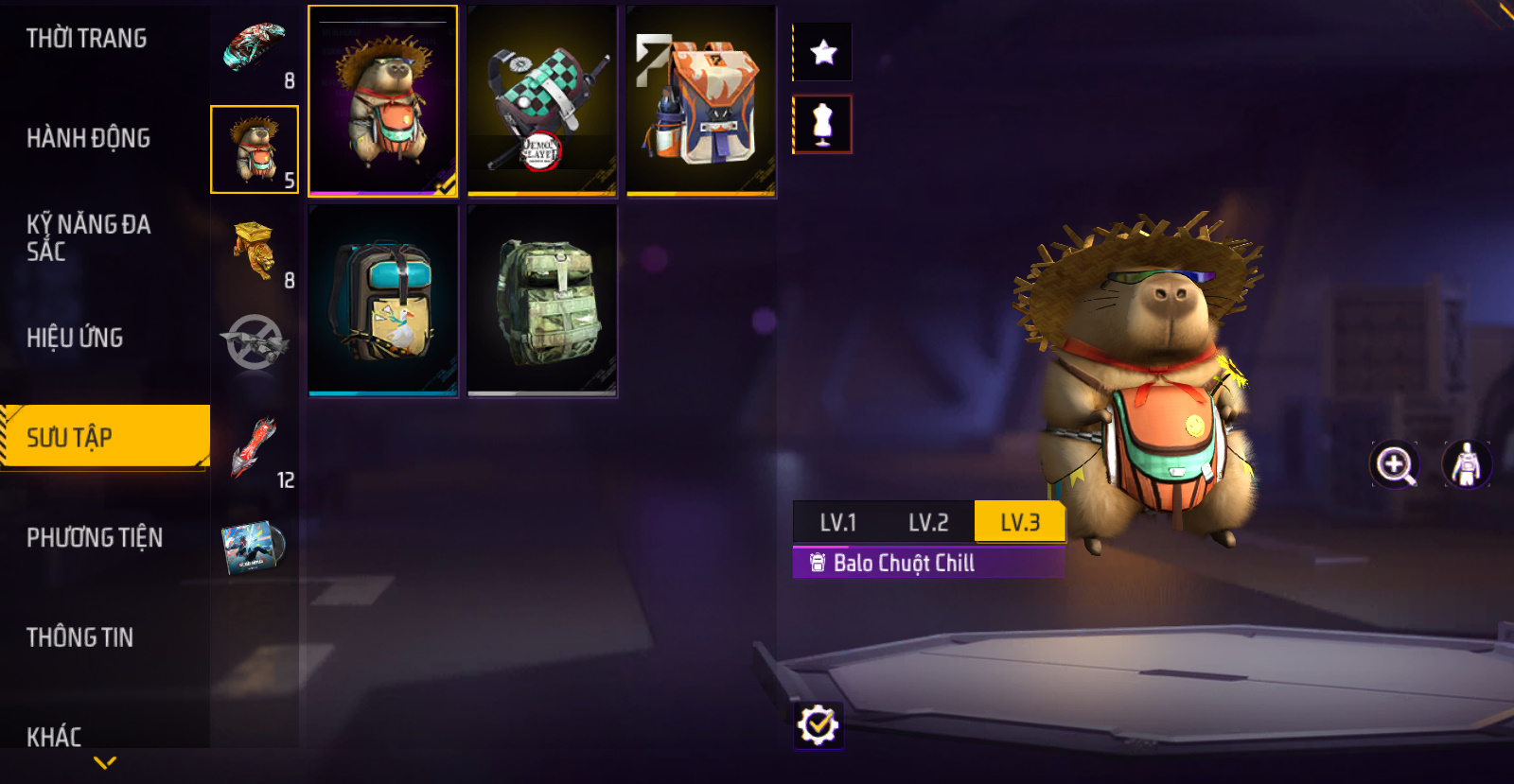1514x784 pixels.
Task: Open the KHÁC menu entry
Action: pyautogui.click(x=54, y=736)
